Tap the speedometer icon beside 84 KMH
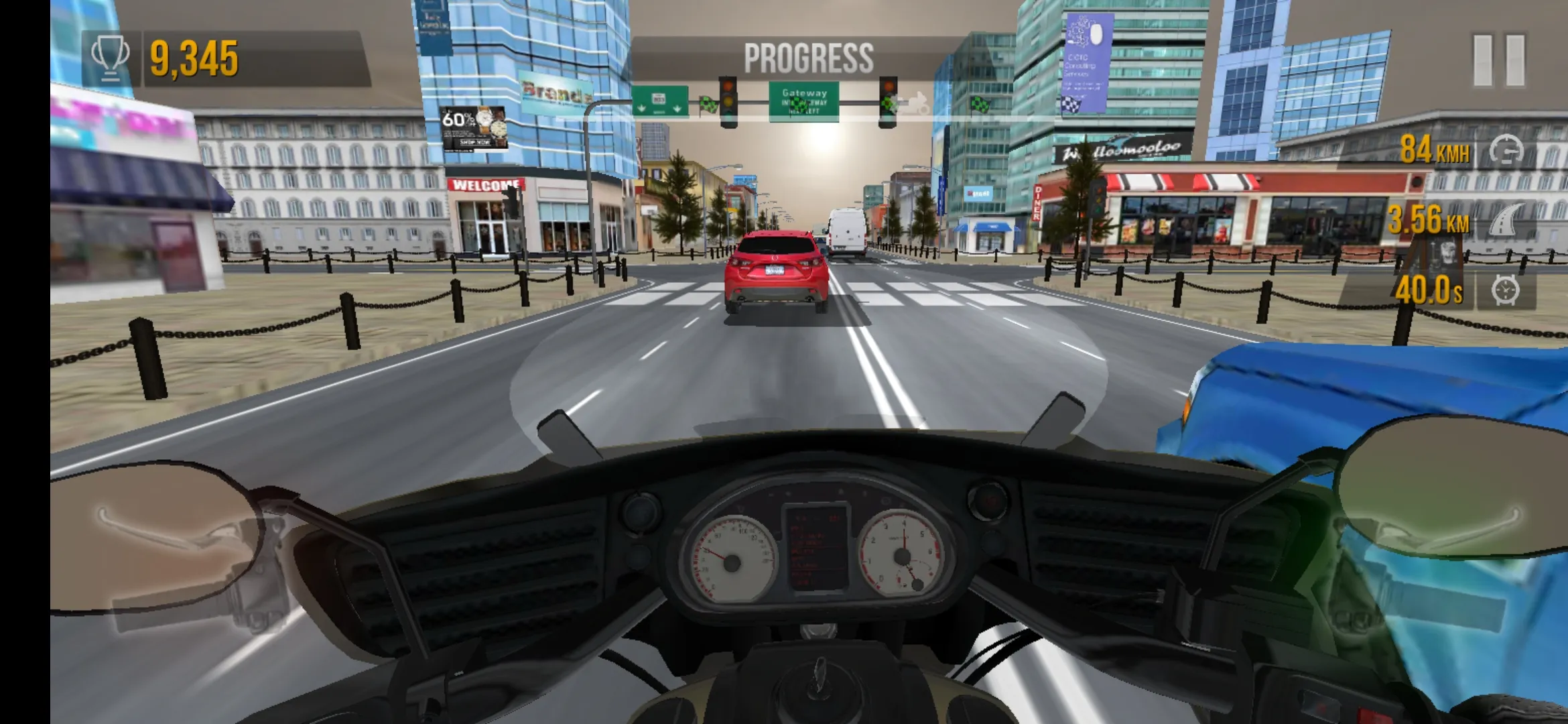Viewport: 1568px width, 724px height. point(1507,150)
